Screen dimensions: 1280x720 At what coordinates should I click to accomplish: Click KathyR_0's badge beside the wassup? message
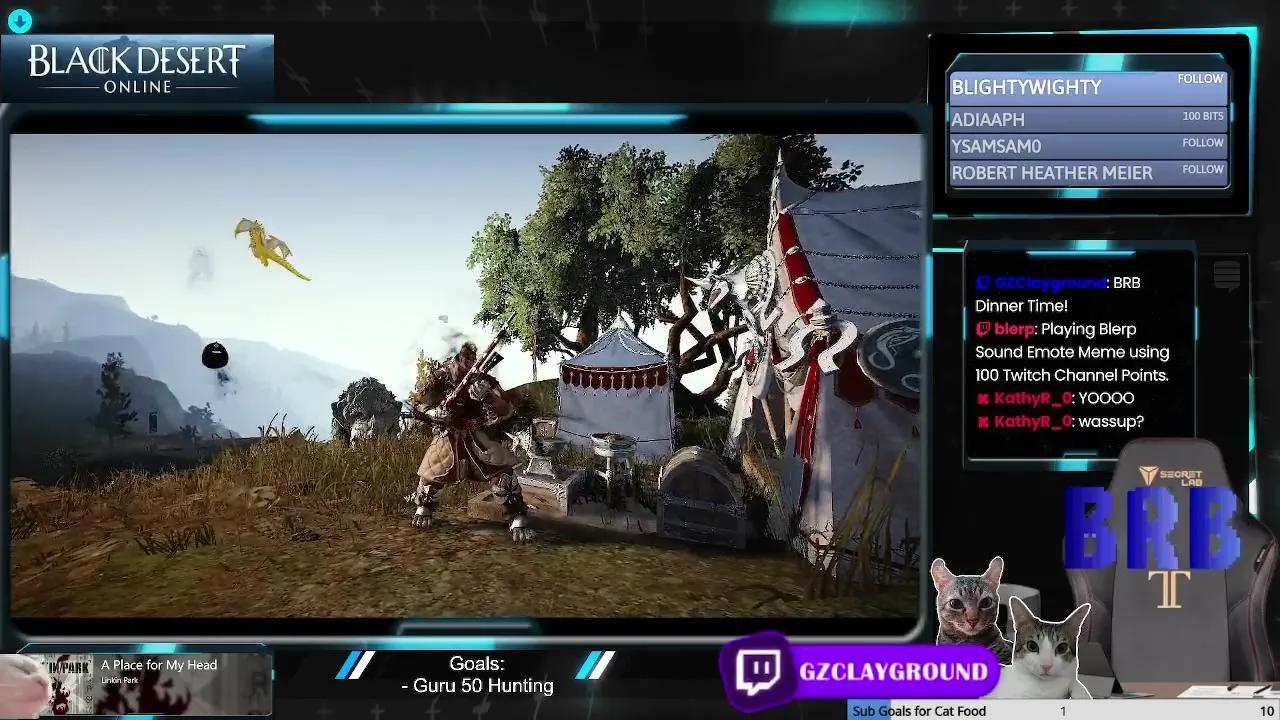[x=984, y=421]
